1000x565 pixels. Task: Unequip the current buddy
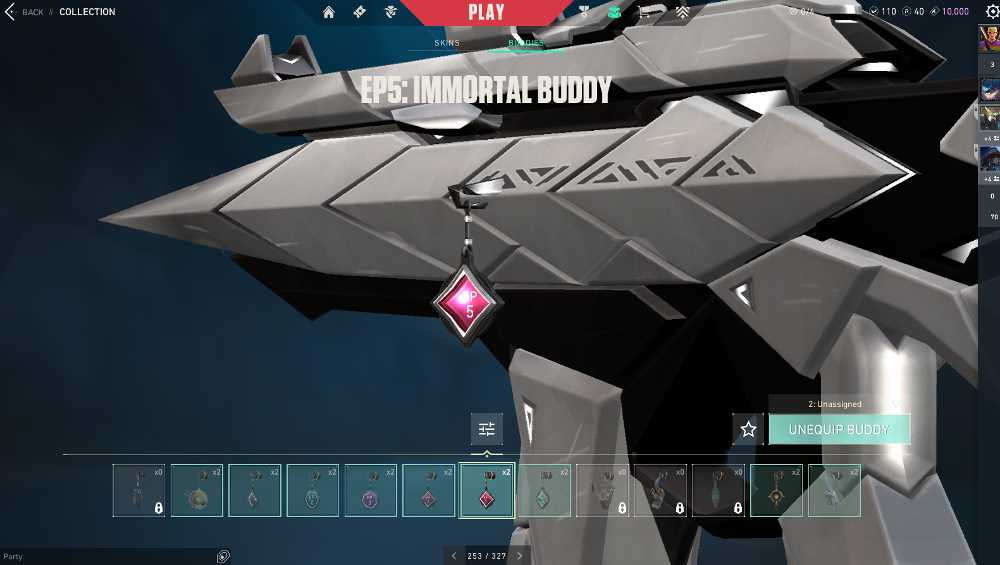click(x=839, y=429)
